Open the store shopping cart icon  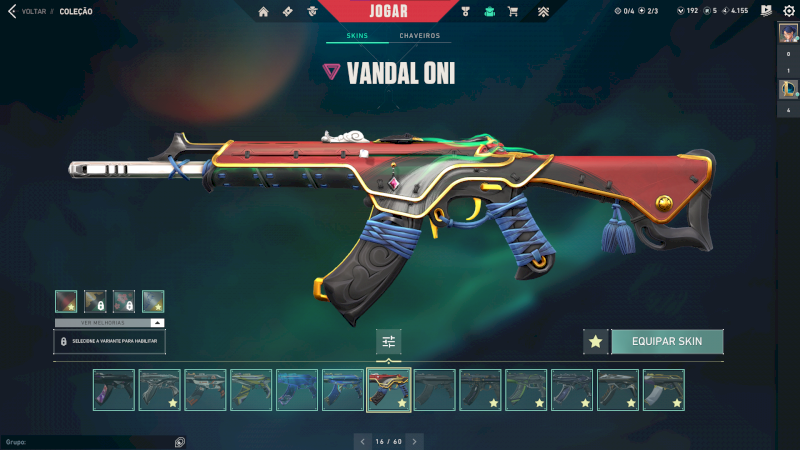click(513, 12)
